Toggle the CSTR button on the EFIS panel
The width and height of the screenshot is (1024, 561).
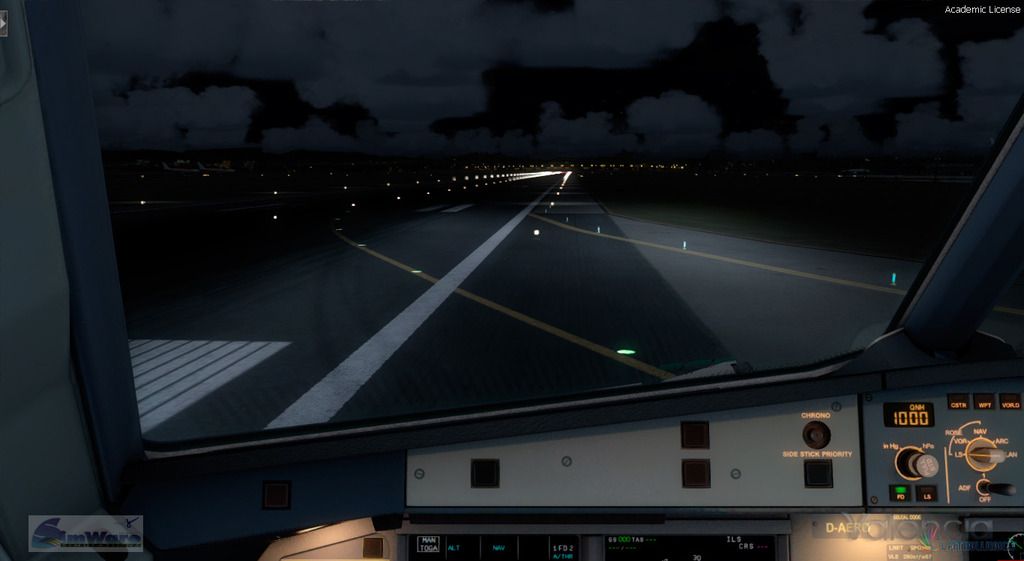(x=958, y=402)
